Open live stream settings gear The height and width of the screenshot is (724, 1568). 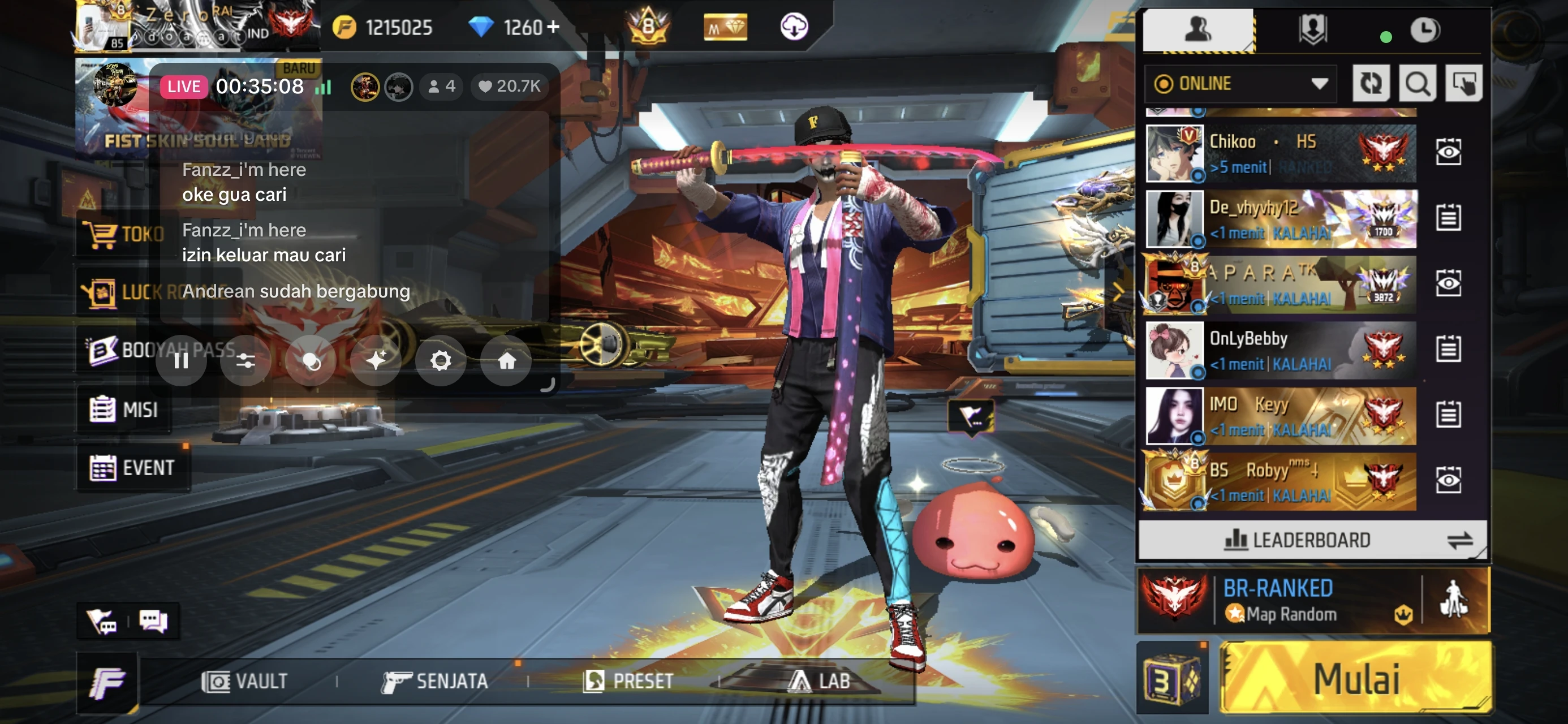click(441, 361)
